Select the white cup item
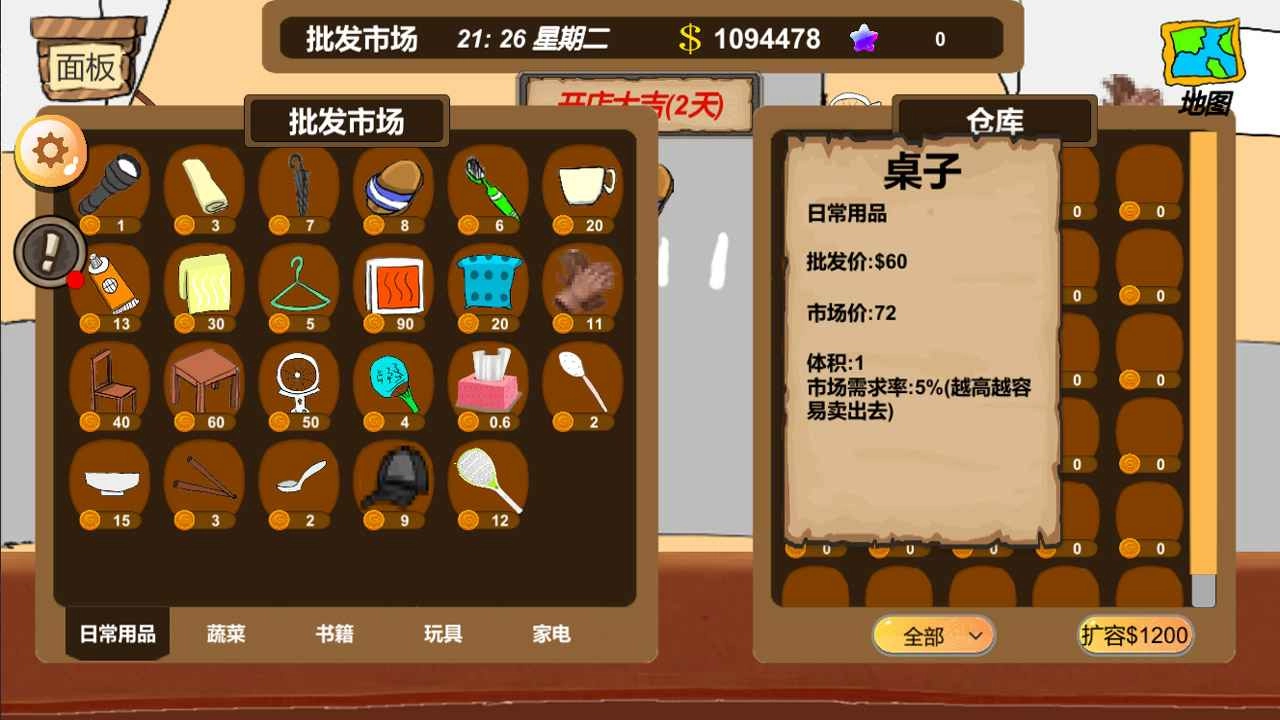1280x720 pixels. click(583, 185)
